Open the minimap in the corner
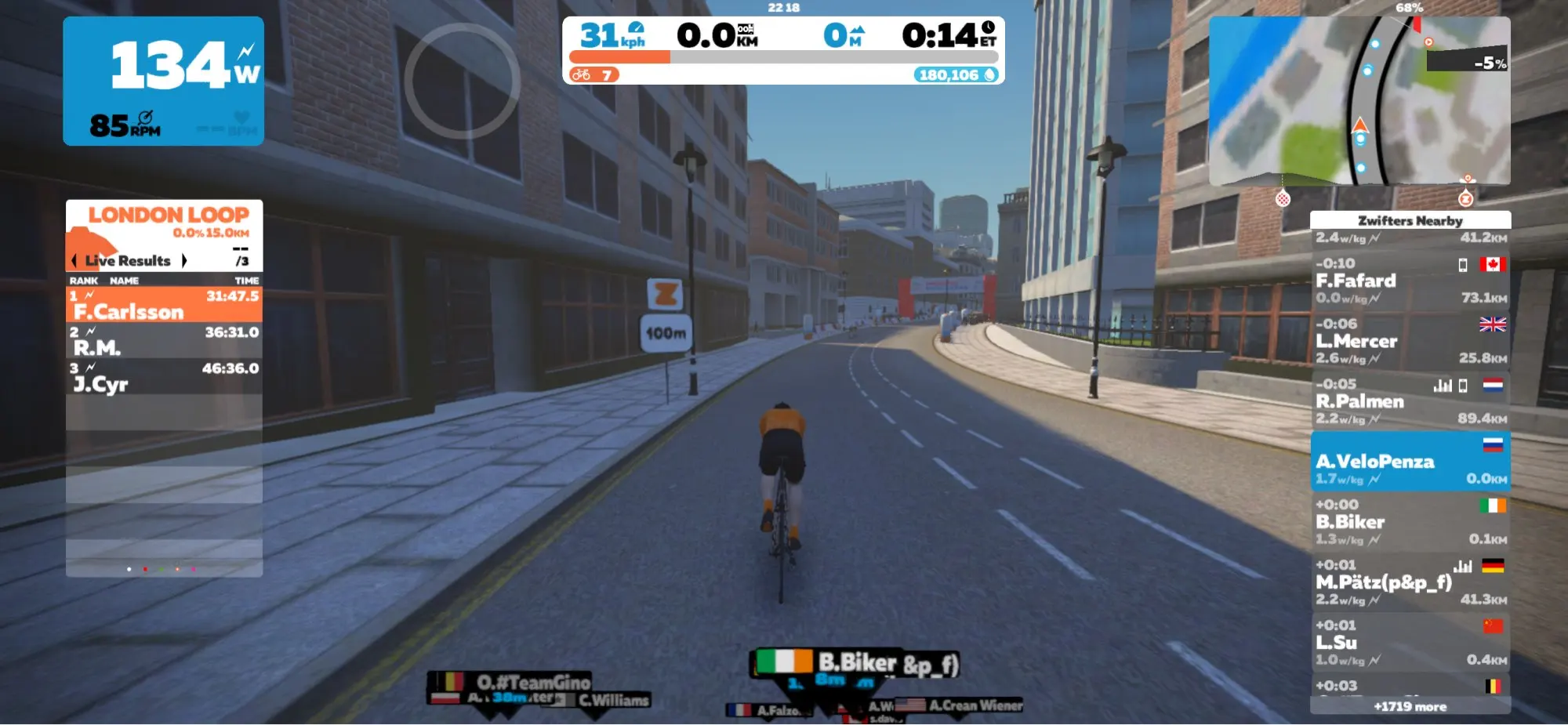This screenshot has height=725, width=1568. (x=1359, y=100)
